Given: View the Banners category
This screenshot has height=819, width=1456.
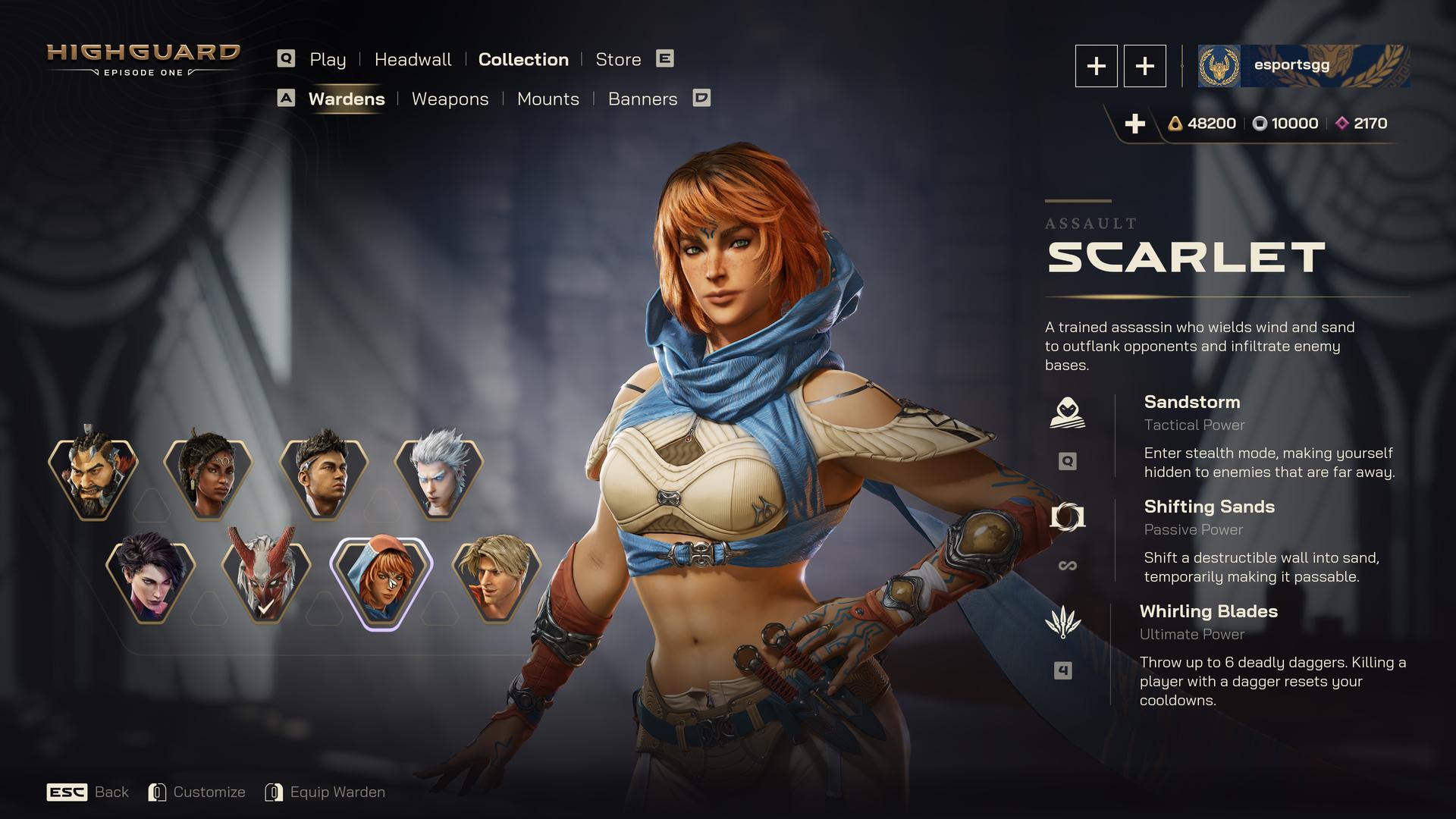Looking at the screenshot, I should (642, 99).
